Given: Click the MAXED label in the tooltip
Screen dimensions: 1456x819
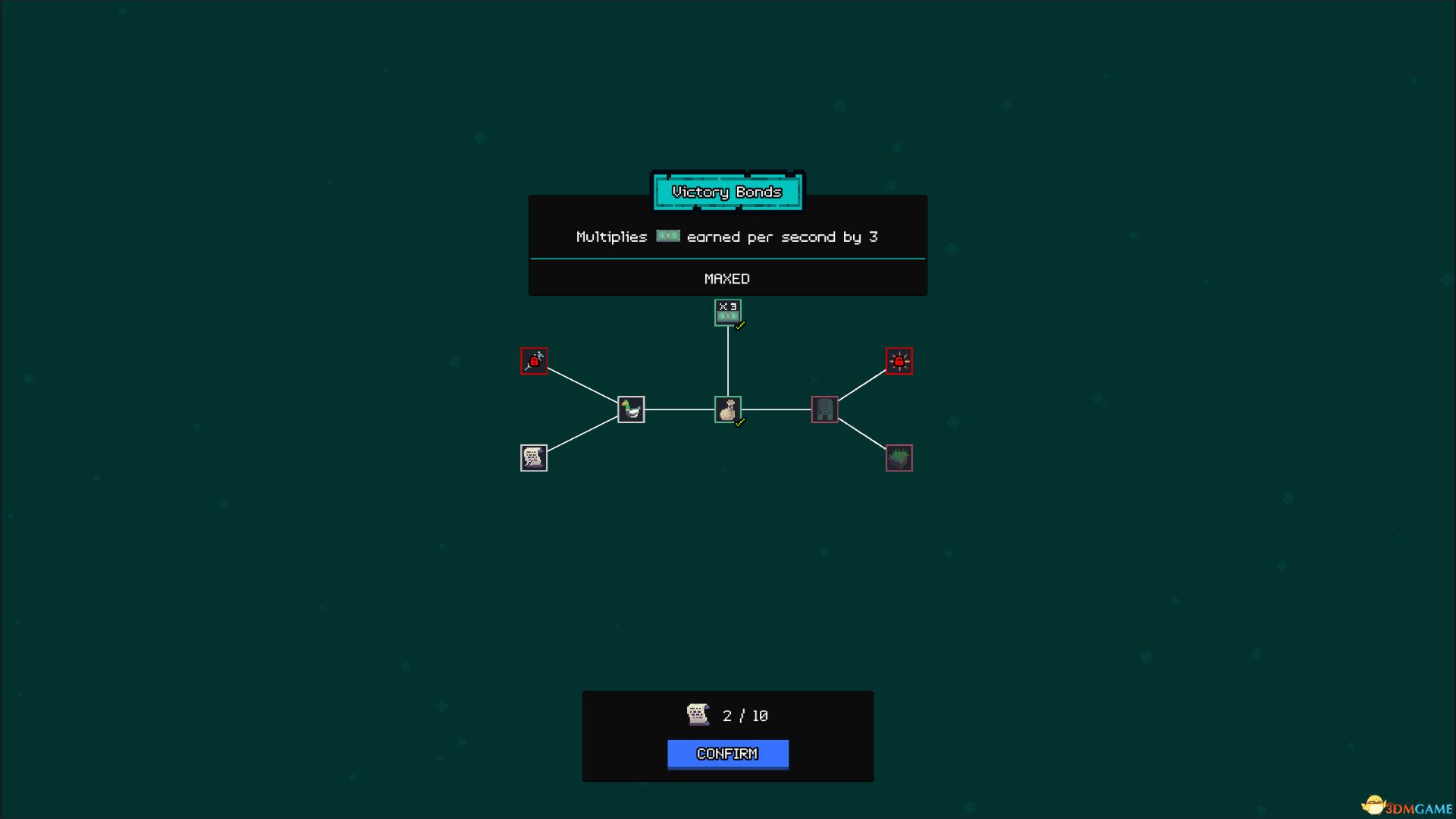Looking at the screenshot, I should 727,278.
